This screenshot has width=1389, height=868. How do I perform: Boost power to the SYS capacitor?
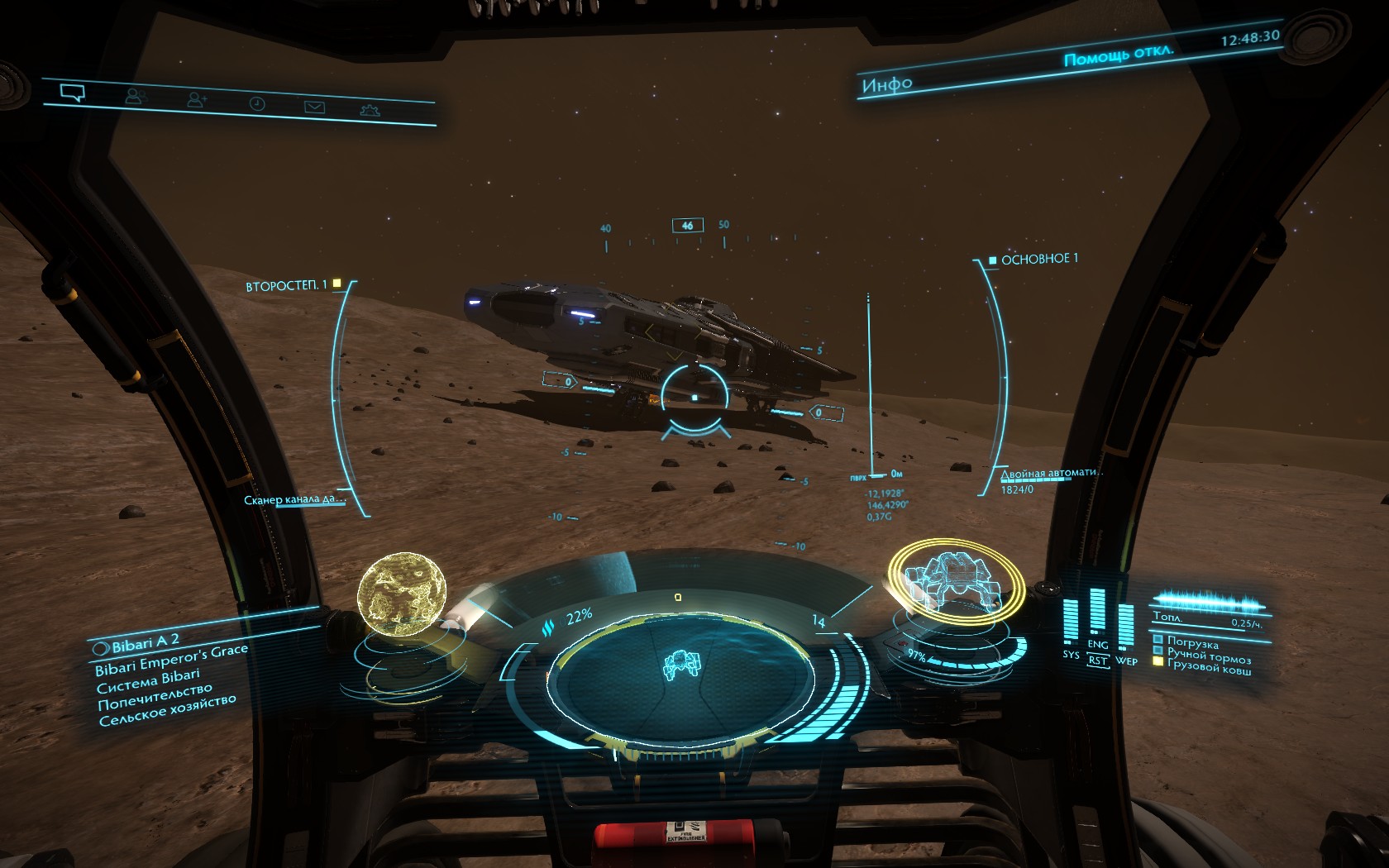click(1071, 654)
